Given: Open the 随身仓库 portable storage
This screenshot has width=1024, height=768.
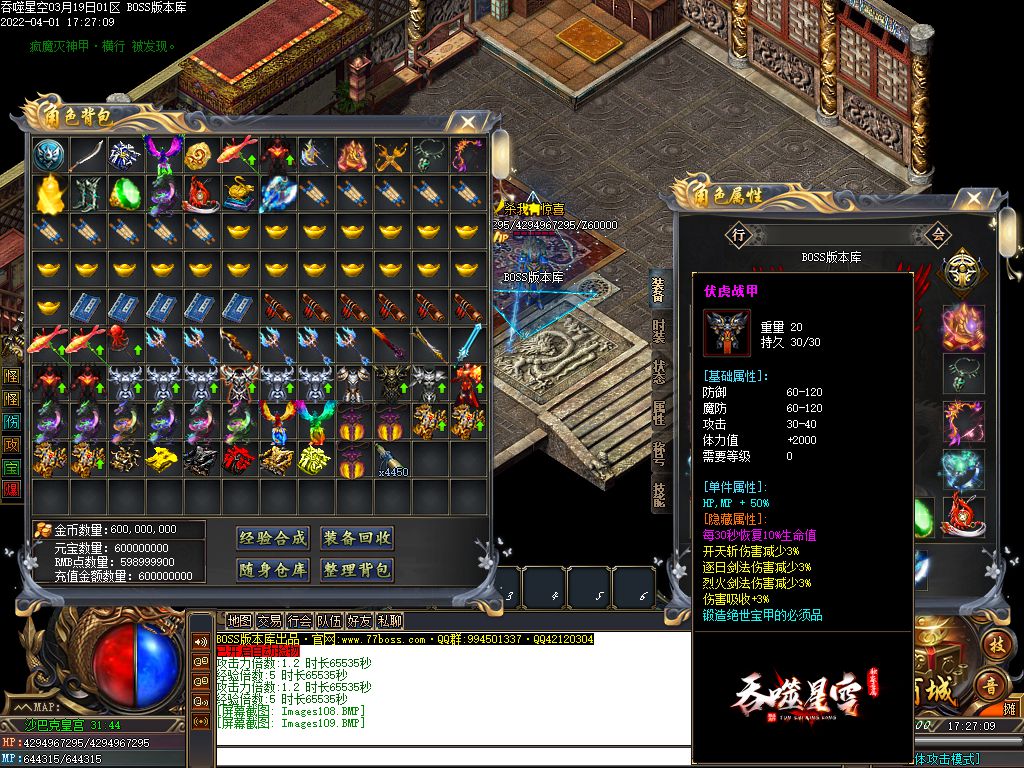Looking at the screenshot, I should tap(273, 570).
